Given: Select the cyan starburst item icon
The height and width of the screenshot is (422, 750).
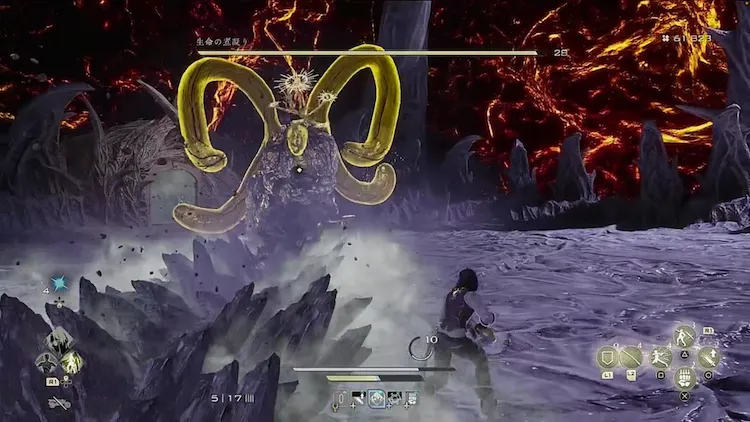Looking at the screenshot, I should pos(59,285).
